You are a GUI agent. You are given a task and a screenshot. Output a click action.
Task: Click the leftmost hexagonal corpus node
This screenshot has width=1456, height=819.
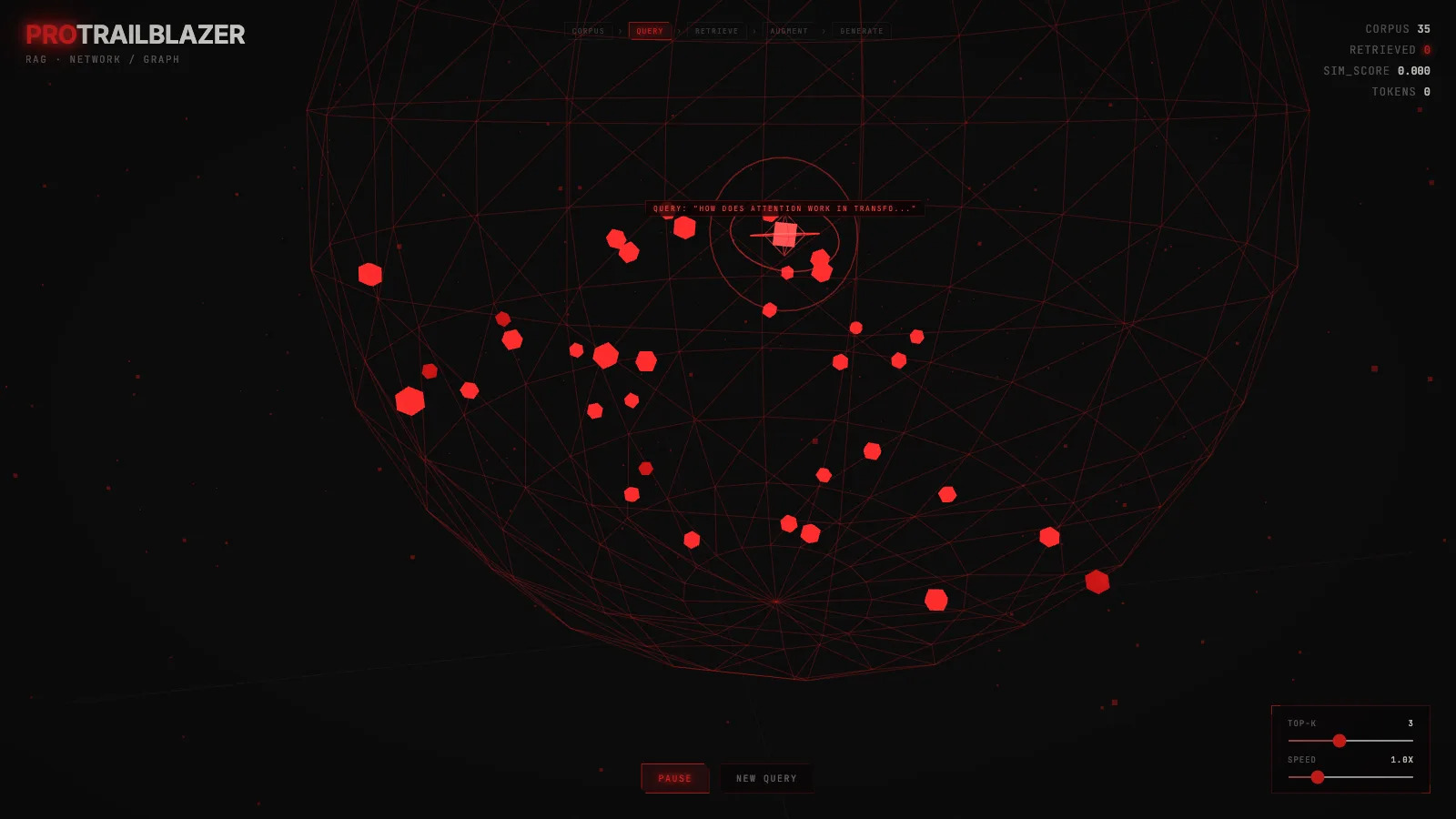[x=370, y=272]
